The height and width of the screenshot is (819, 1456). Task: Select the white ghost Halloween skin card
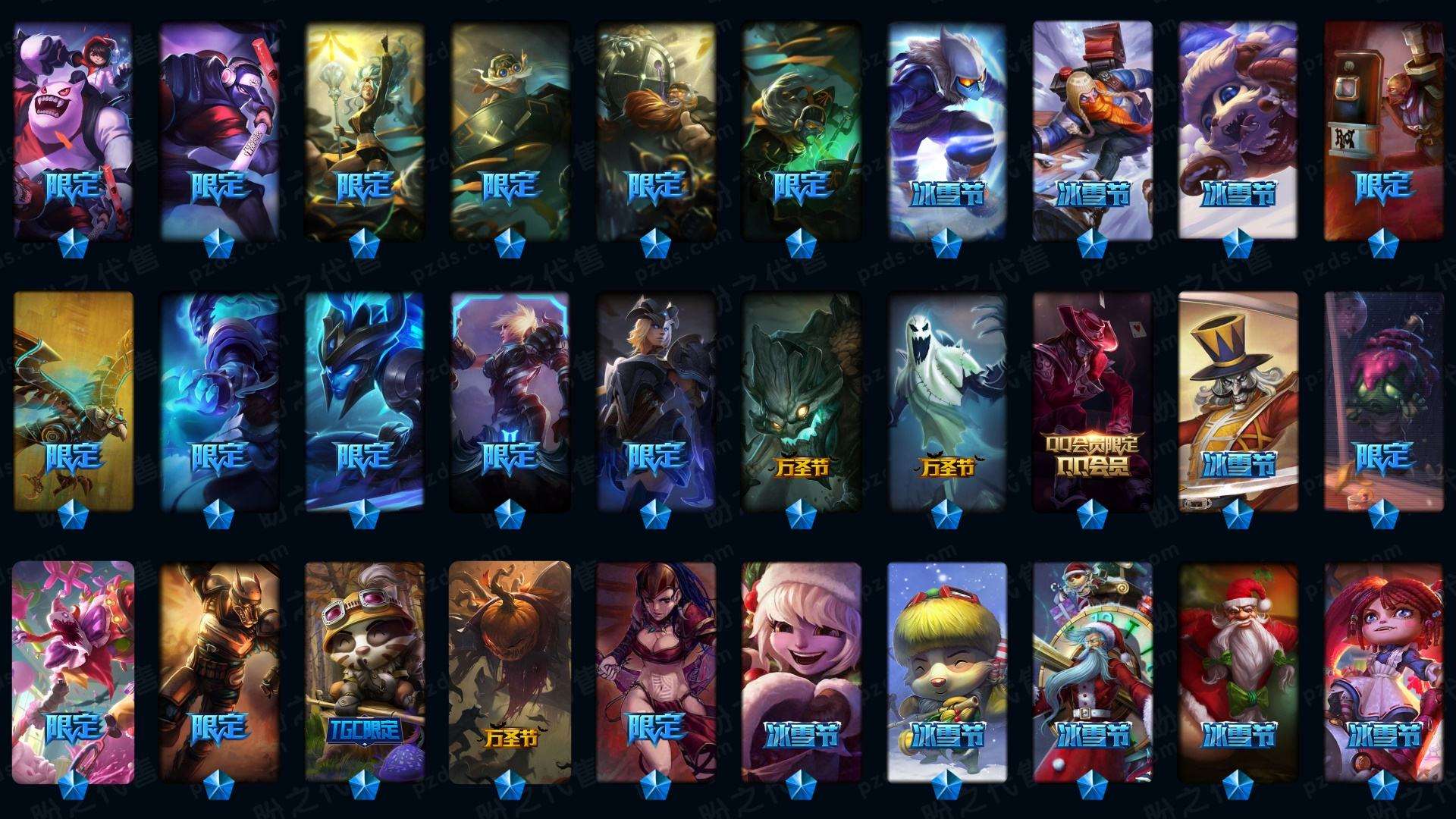[946, 400]
